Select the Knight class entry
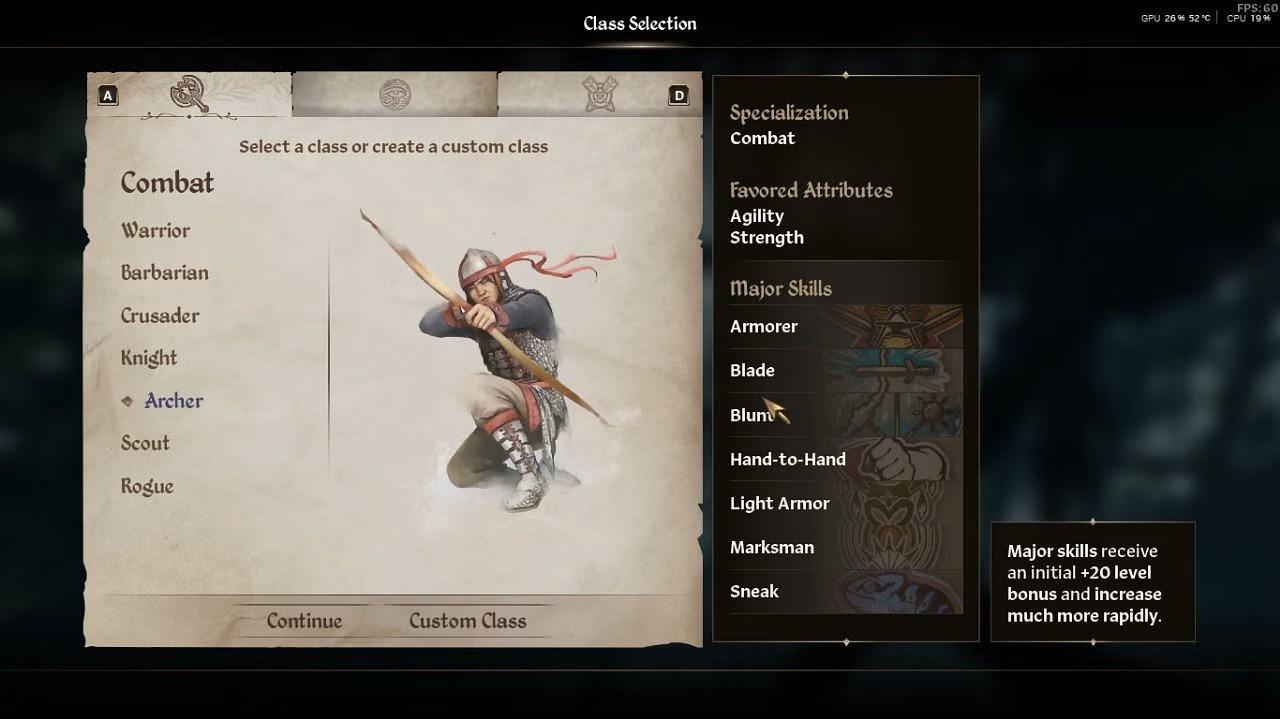Viewport: 1280px width, 719px height. 149,358
